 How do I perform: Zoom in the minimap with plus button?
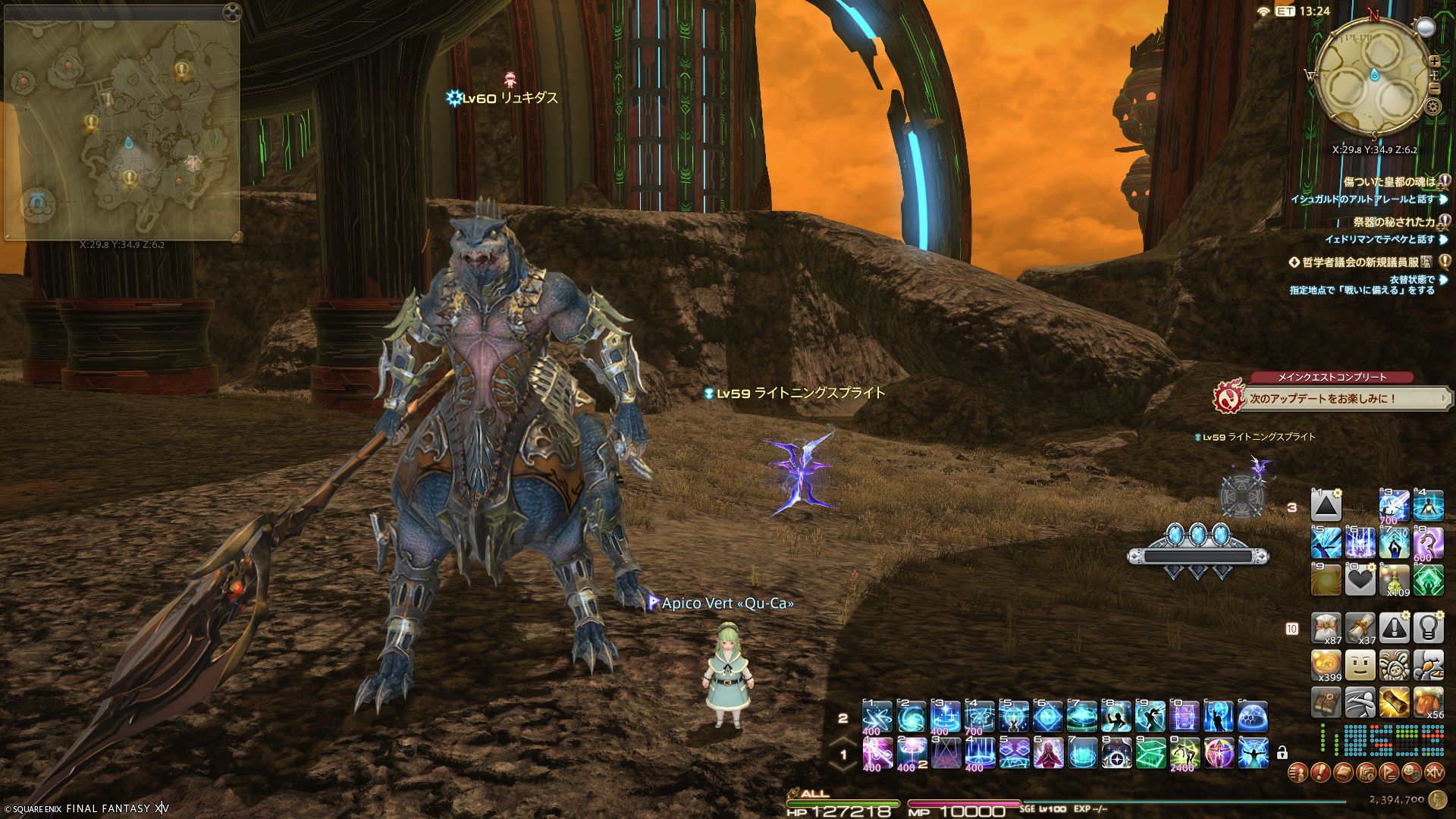1434,61
